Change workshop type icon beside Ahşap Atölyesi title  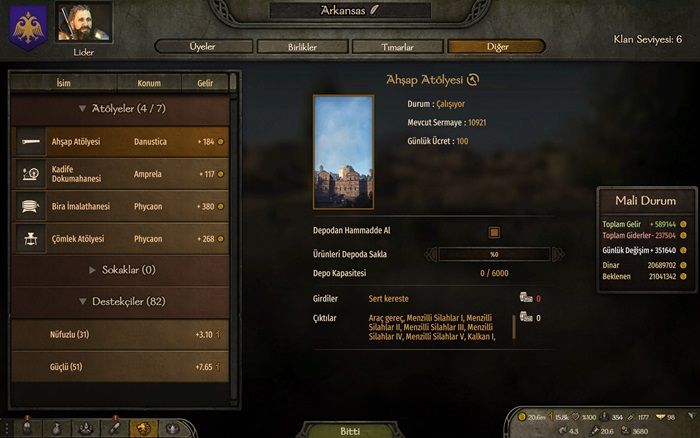coord(473,80)
